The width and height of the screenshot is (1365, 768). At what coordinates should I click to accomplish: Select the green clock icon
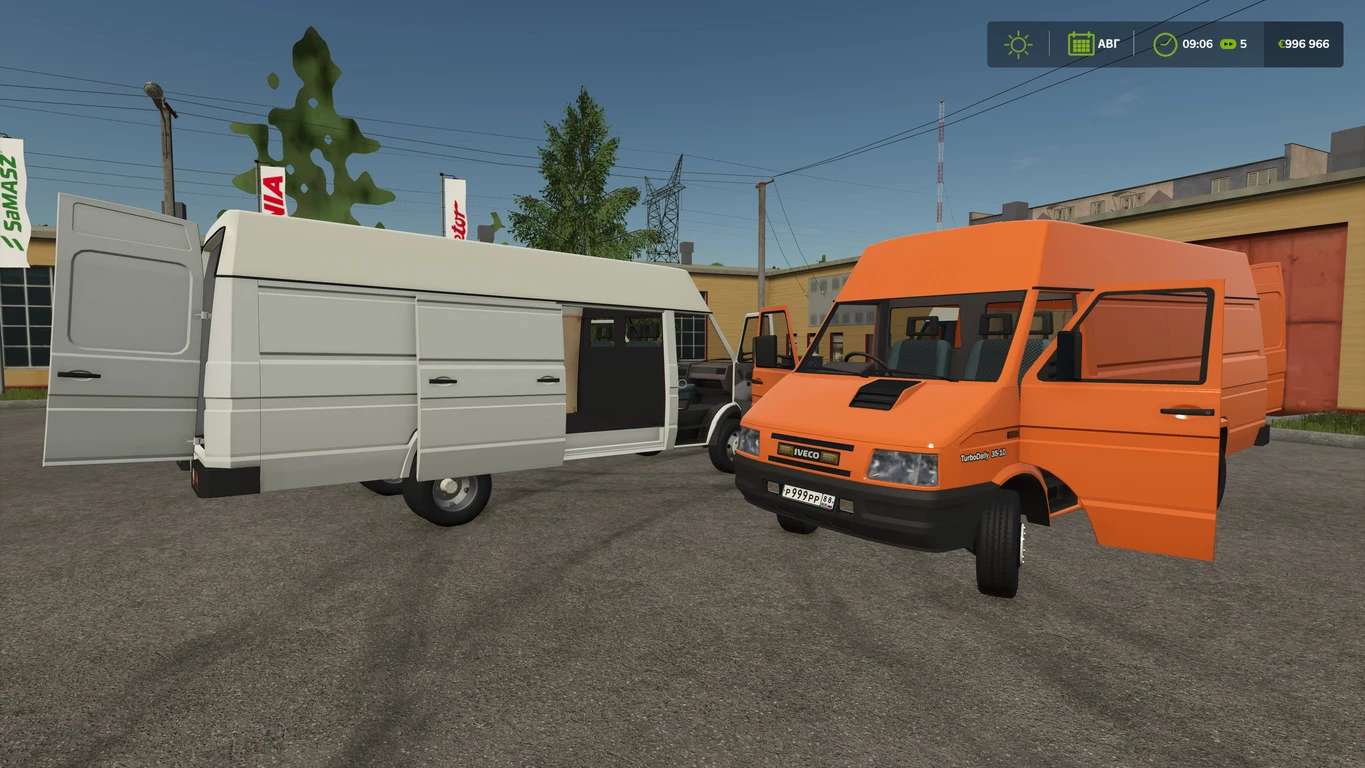(1165, 44)
